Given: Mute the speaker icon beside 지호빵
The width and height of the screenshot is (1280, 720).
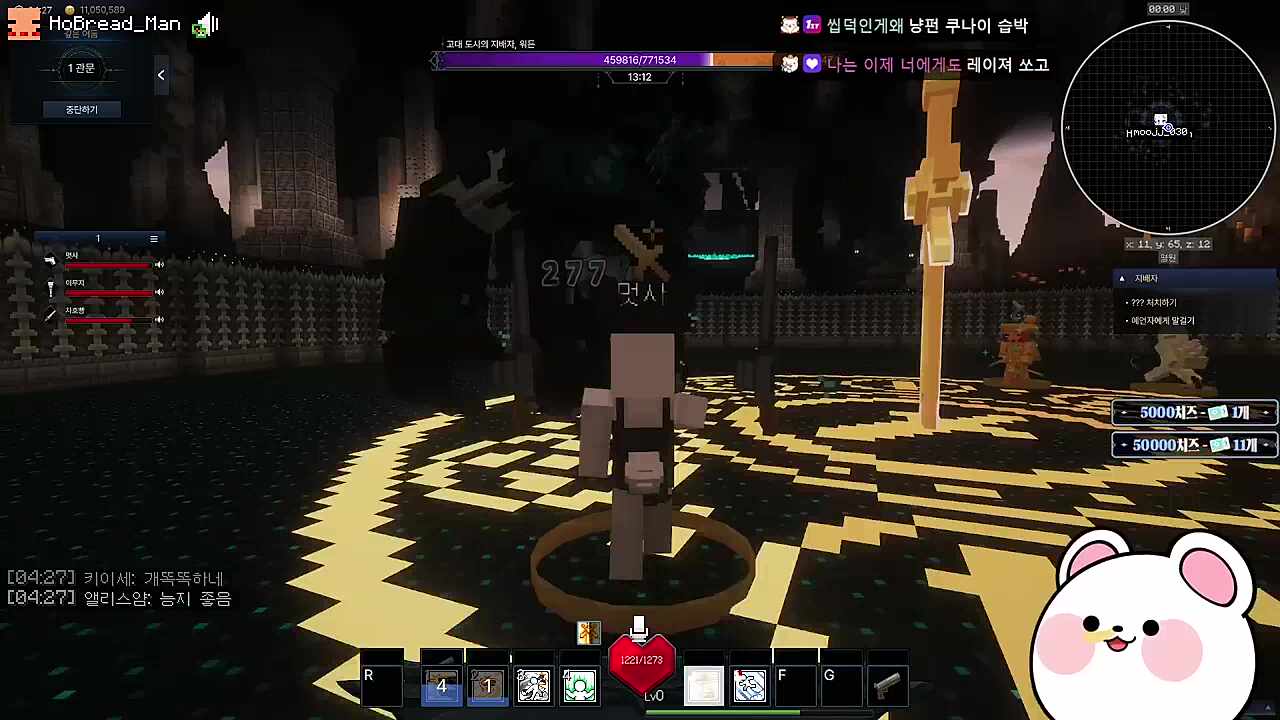Looking at the screenshot, I should (159, 319).
